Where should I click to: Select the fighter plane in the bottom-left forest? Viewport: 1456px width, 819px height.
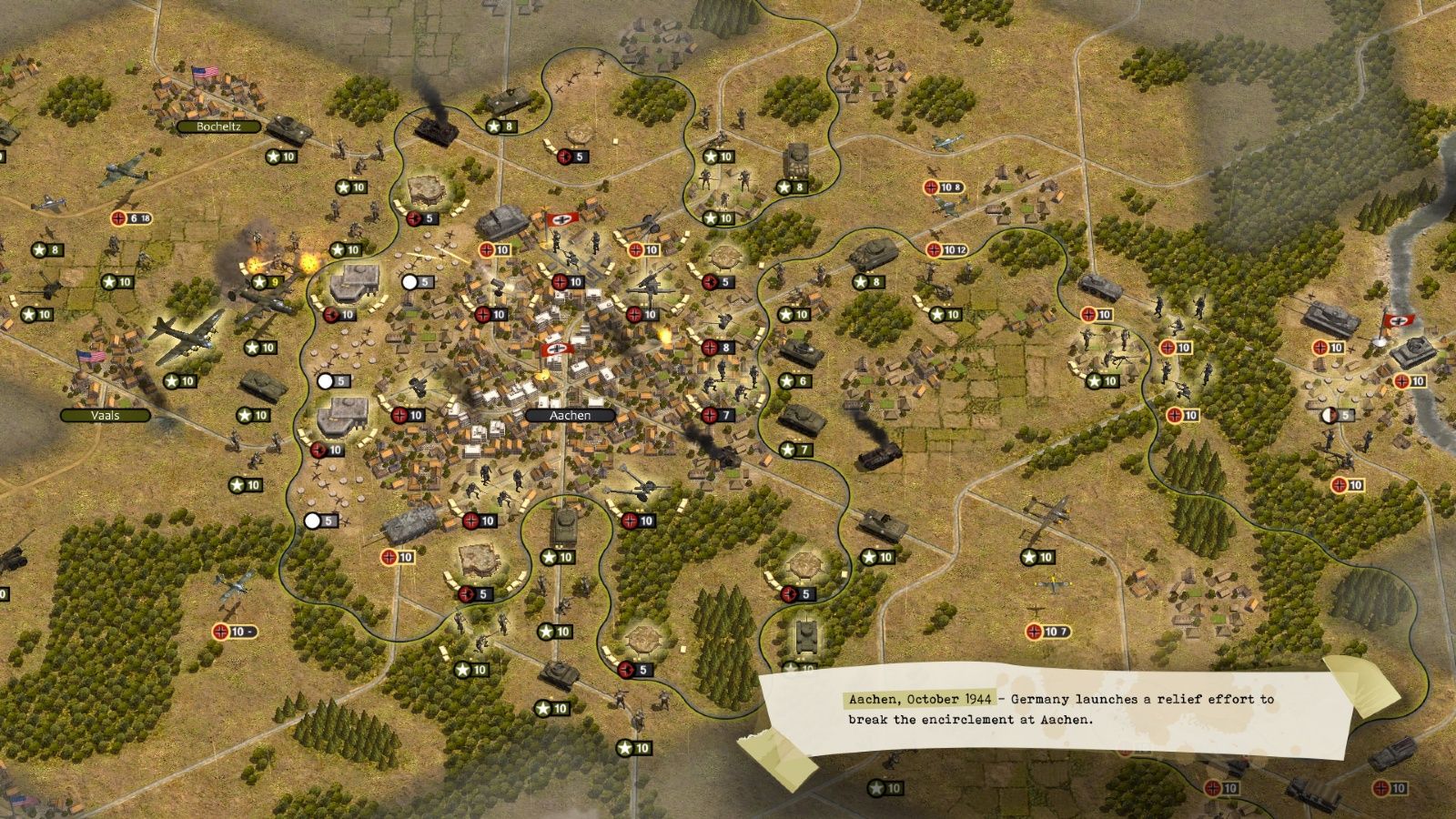click(x=232, y=587)
